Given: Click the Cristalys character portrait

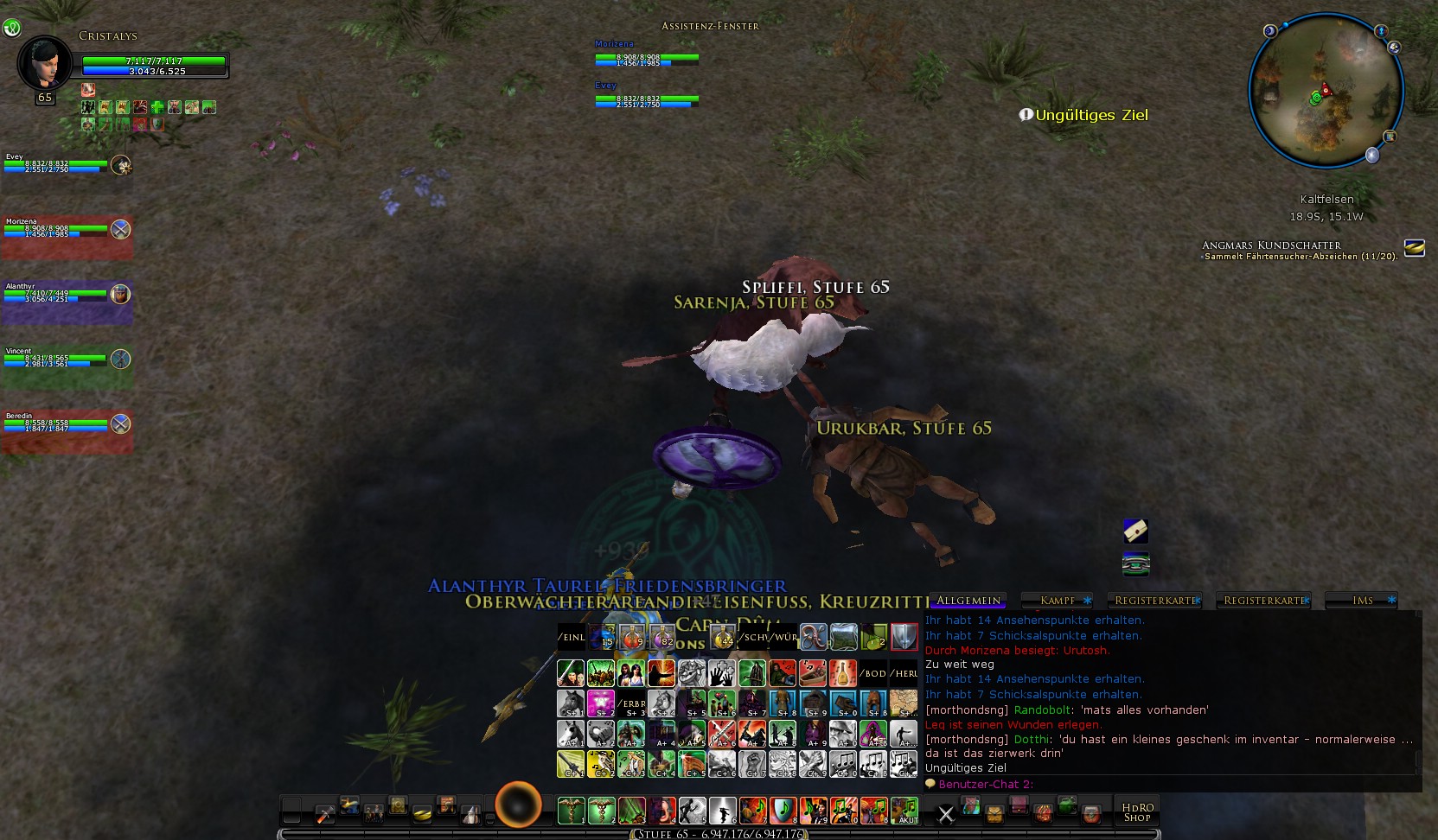Looking at the screenshot, I should click(43, 62).
